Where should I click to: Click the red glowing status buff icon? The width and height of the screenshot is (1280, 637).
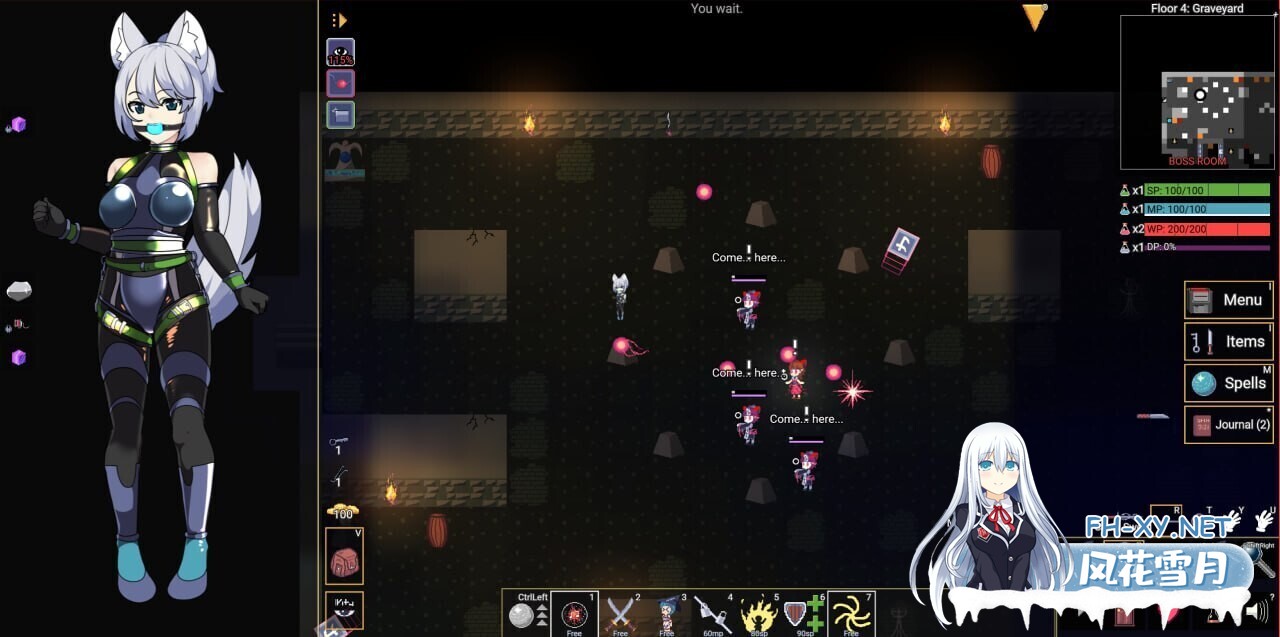pos(340,84)
